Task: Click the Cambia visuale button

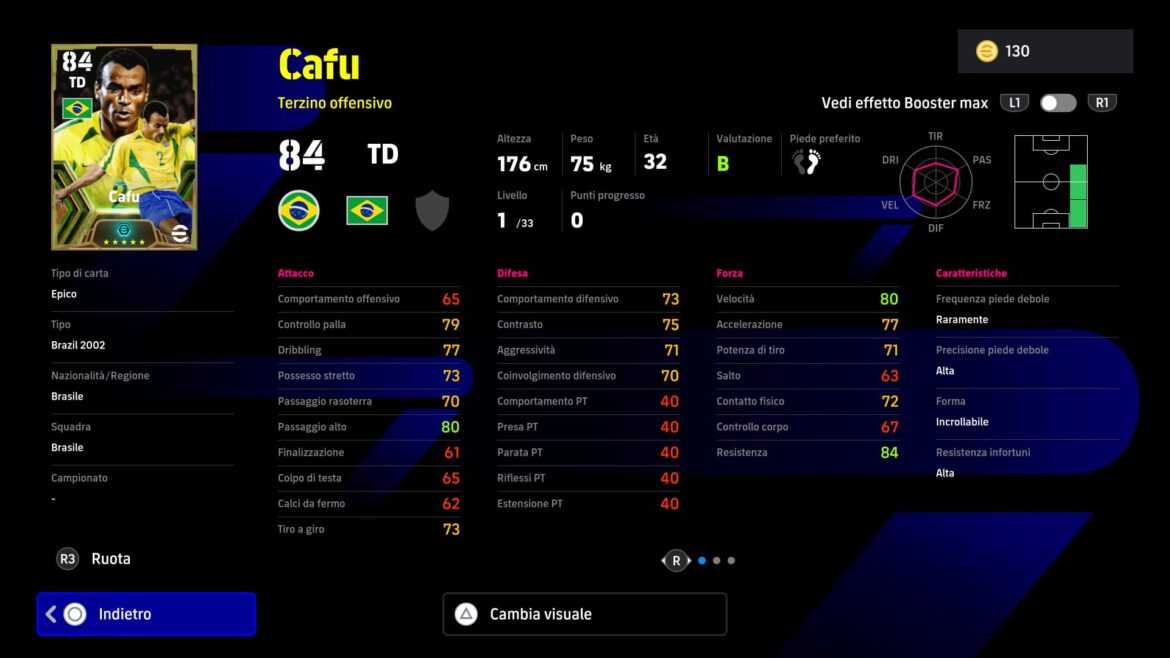Action: 584,614
